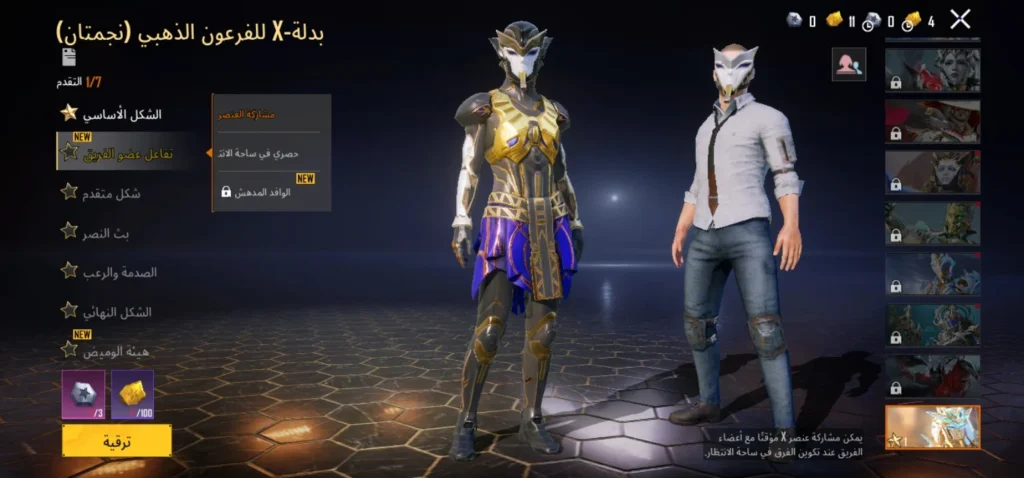Select the highlighted golden pharaoh suit thumbnail
The height and width of the screenshot is (478, 1024).
pyautogui.click(x=932, y=426)
